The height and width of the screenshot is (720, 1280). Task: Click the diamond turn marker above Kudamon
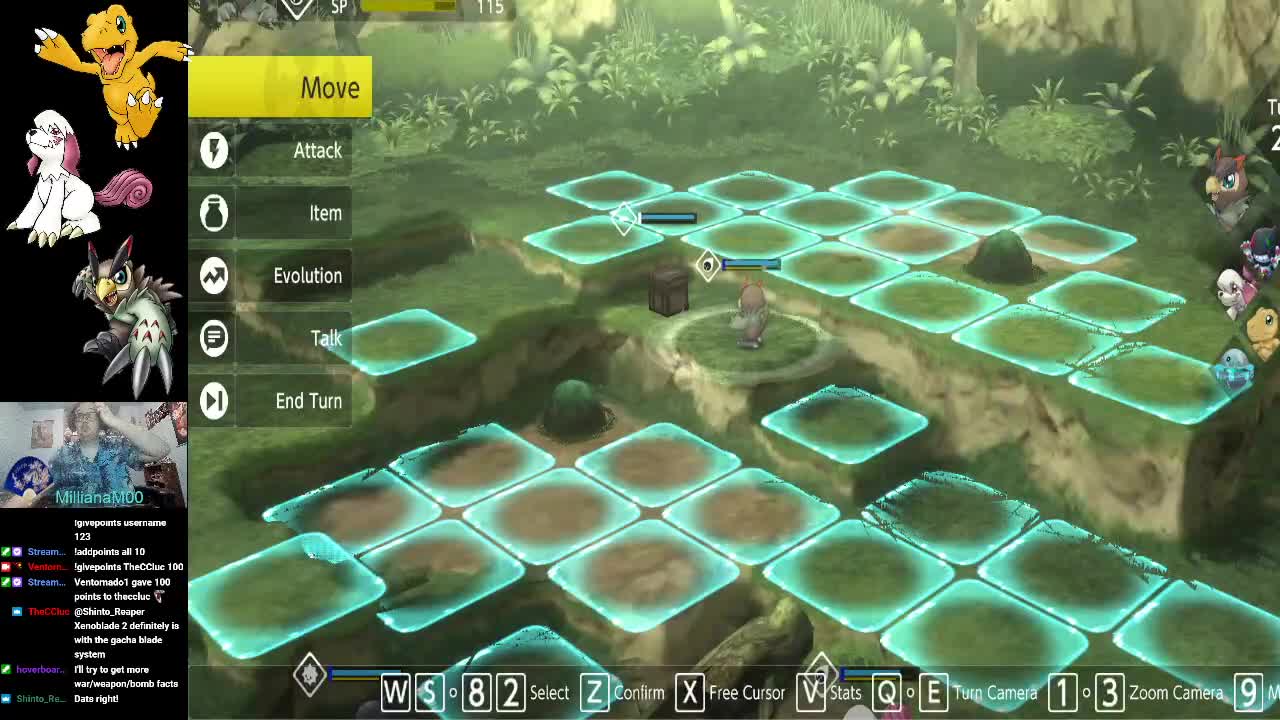point(707,263)
